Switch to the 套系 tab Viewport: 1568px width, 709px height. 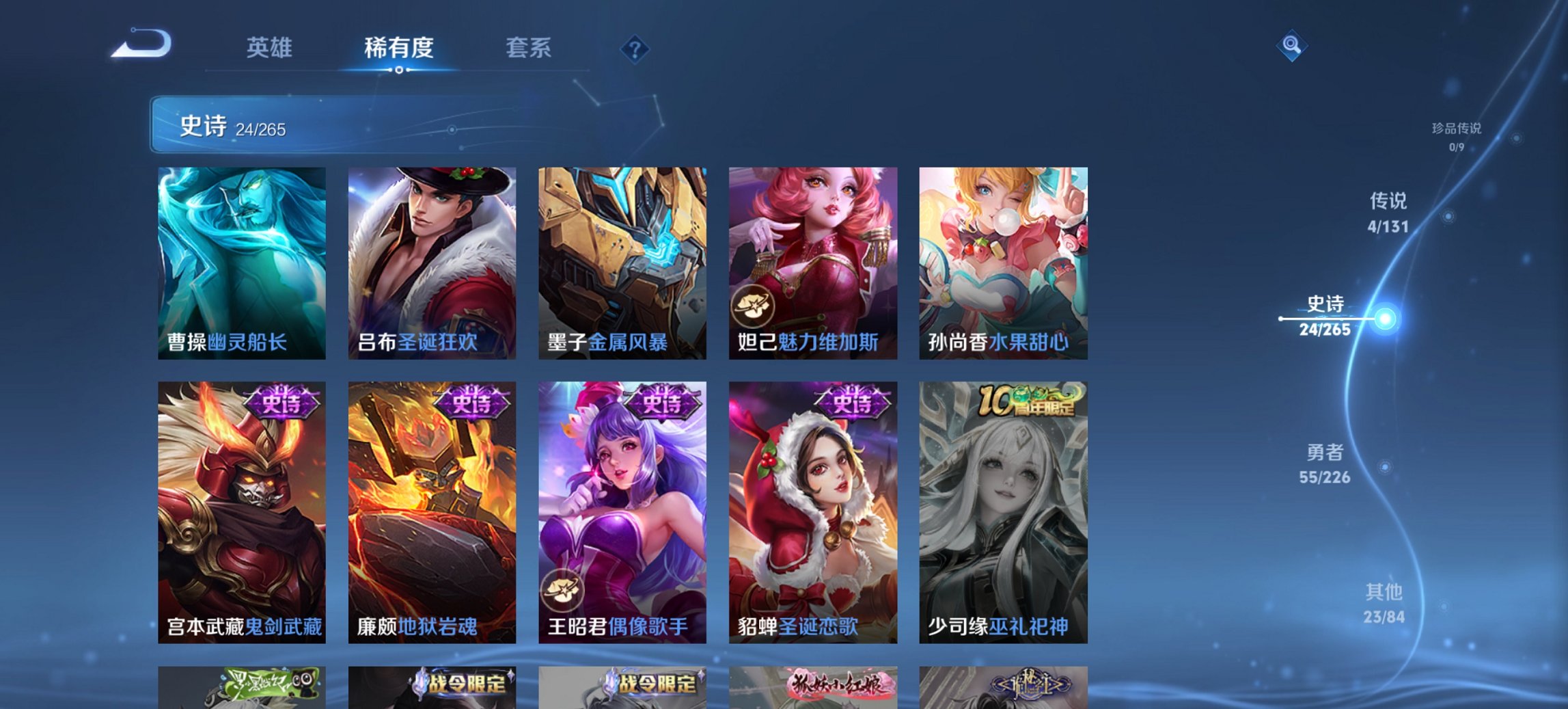(x=528, y=48)
